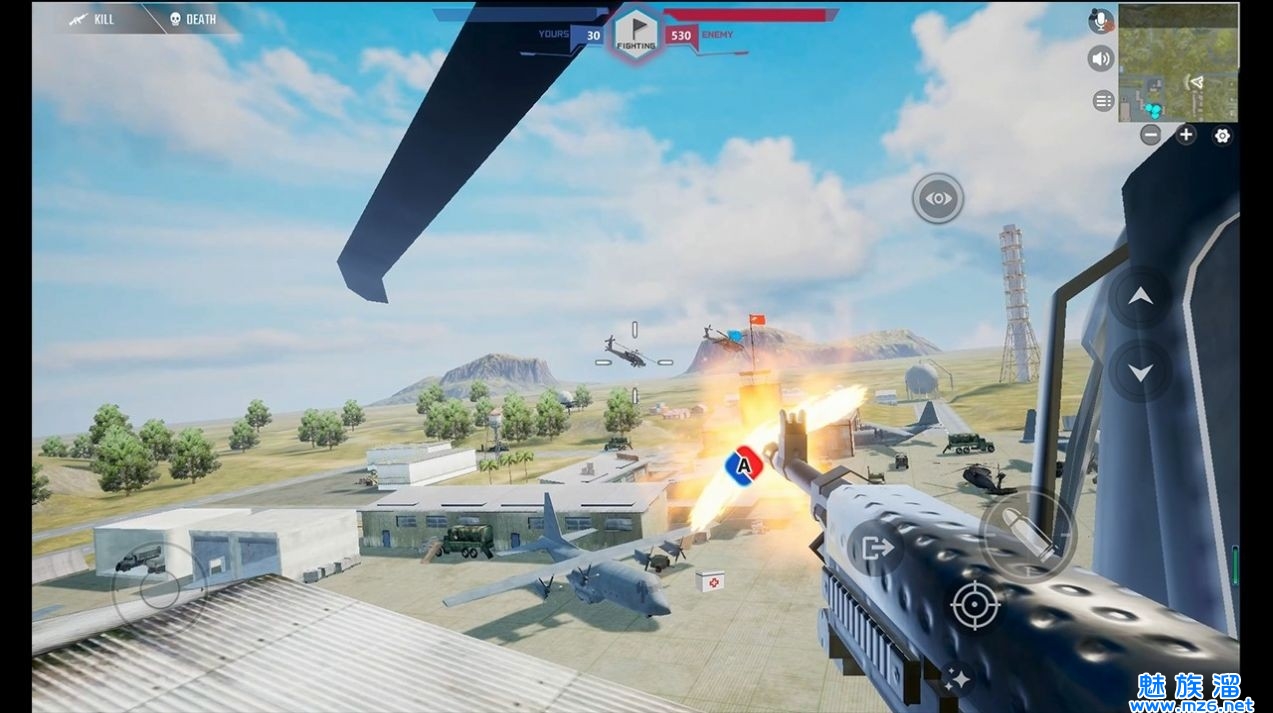Viewport: 1273px width, 713px height.
Task: Ascend using the up arrow button
Action: point(1141,297)
